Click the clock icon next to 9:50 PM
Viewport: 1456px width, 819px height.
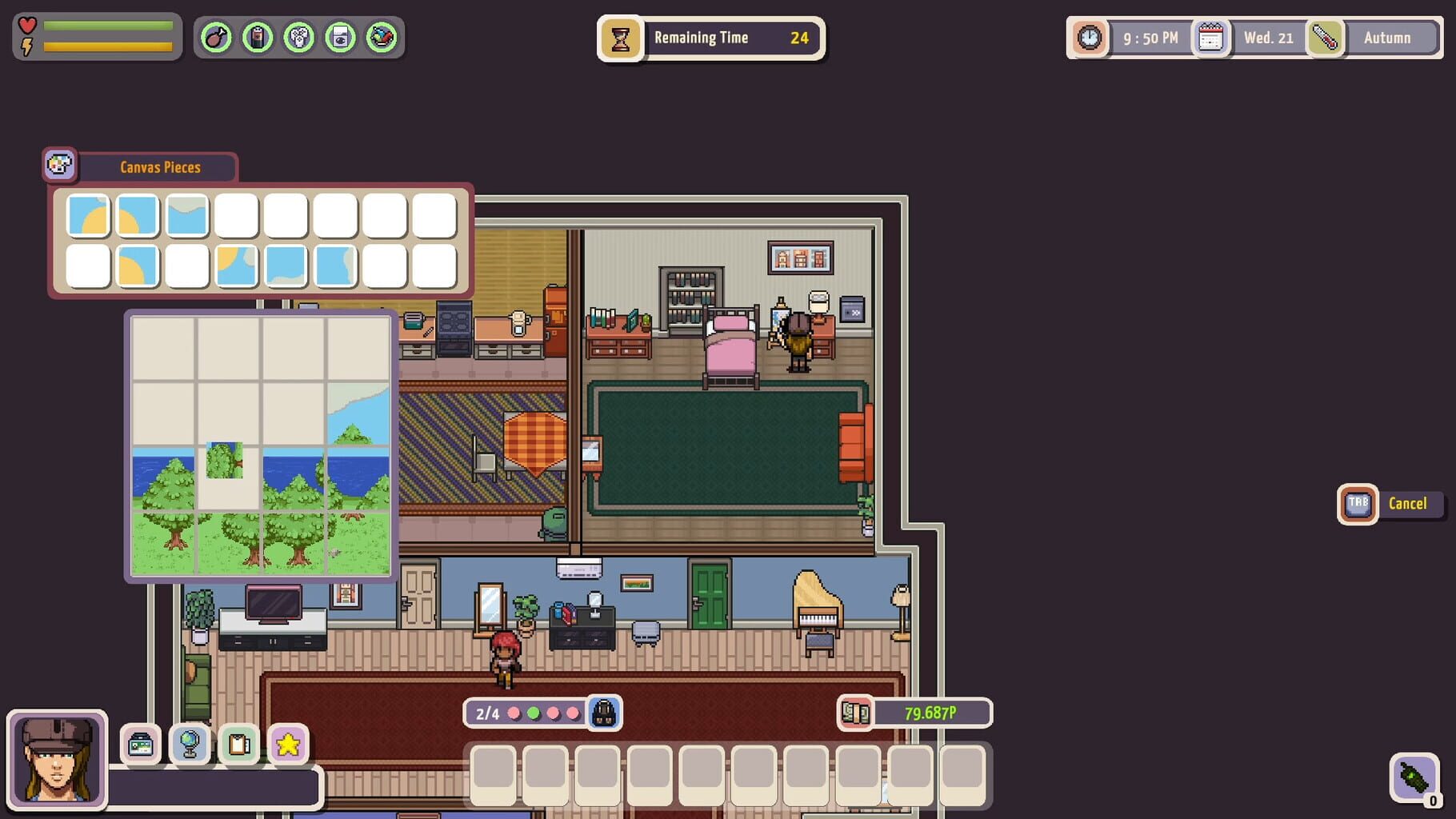click(1088, 38)
